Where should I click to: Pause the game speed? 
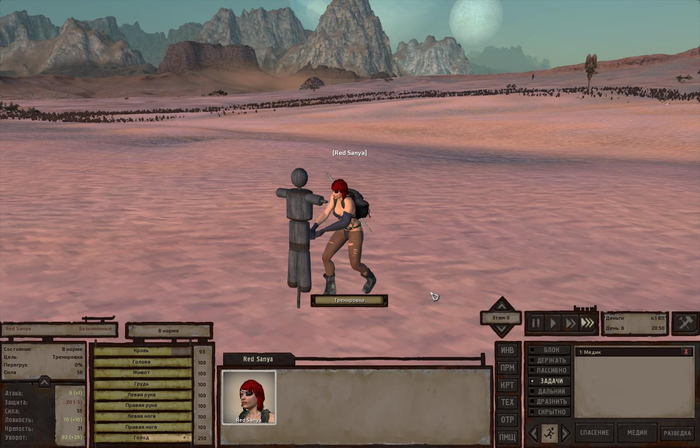pyautogui.click(x=536, y=323)
